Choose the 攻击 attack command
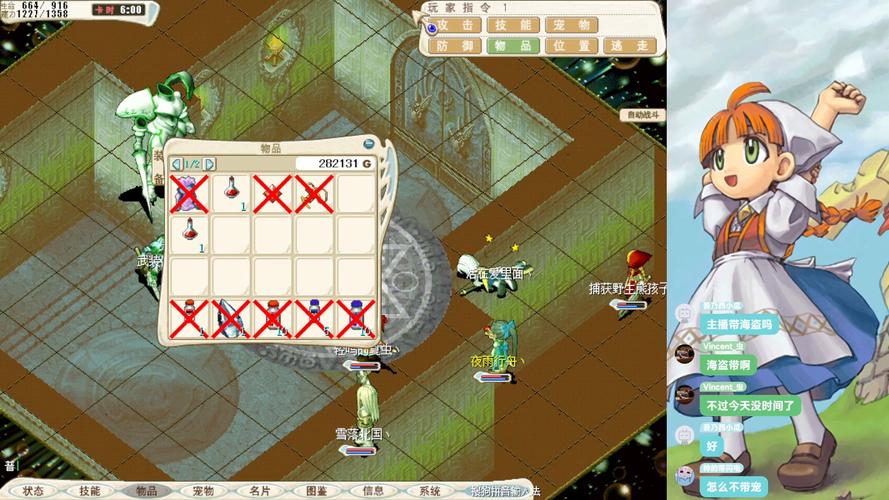Image resolution: width=889 pixels, height=500 pixels. point(456,25)
